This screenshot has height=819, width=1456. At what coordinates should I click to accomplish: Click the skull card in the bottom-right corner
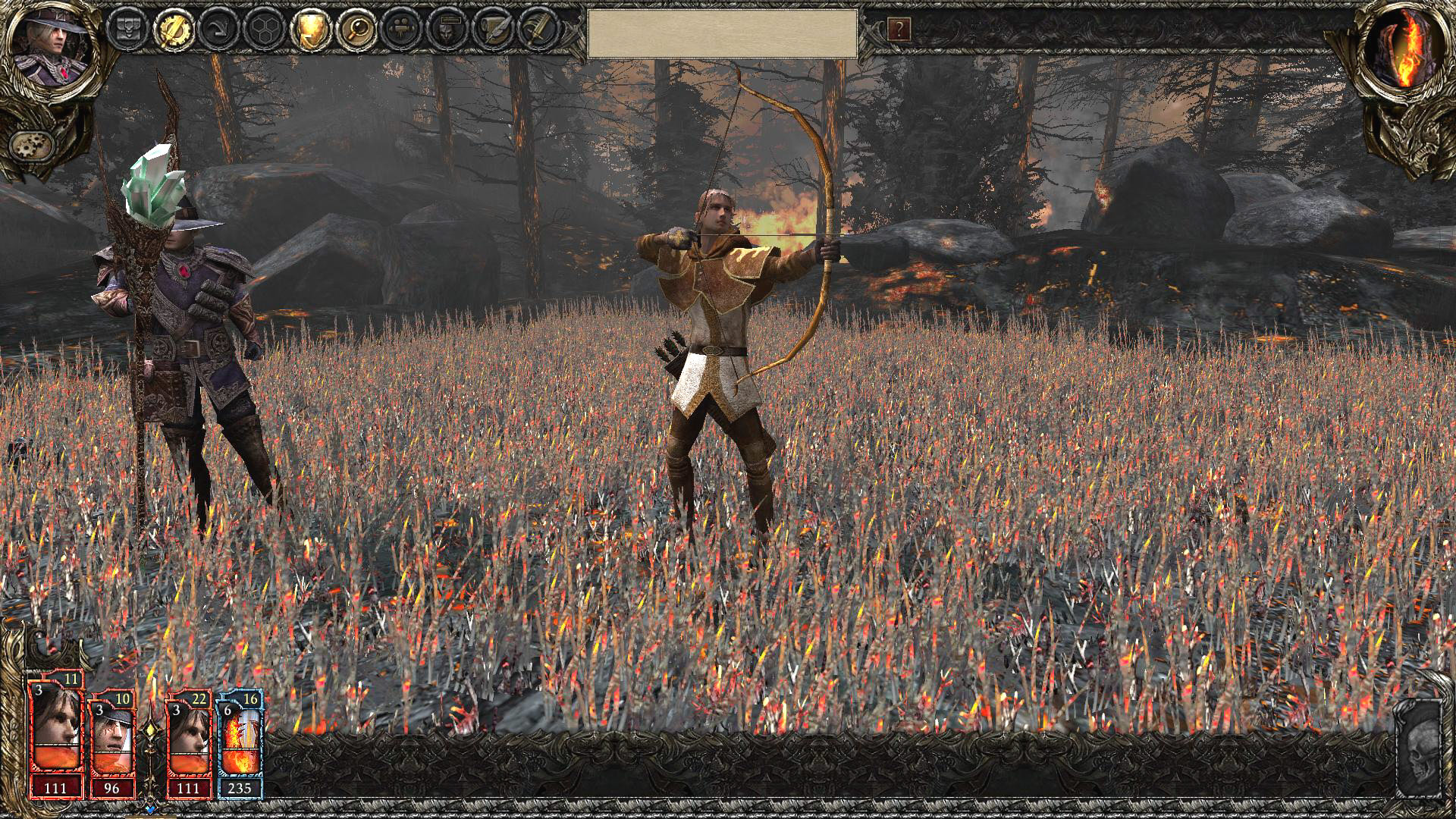tap(1418, 751)
